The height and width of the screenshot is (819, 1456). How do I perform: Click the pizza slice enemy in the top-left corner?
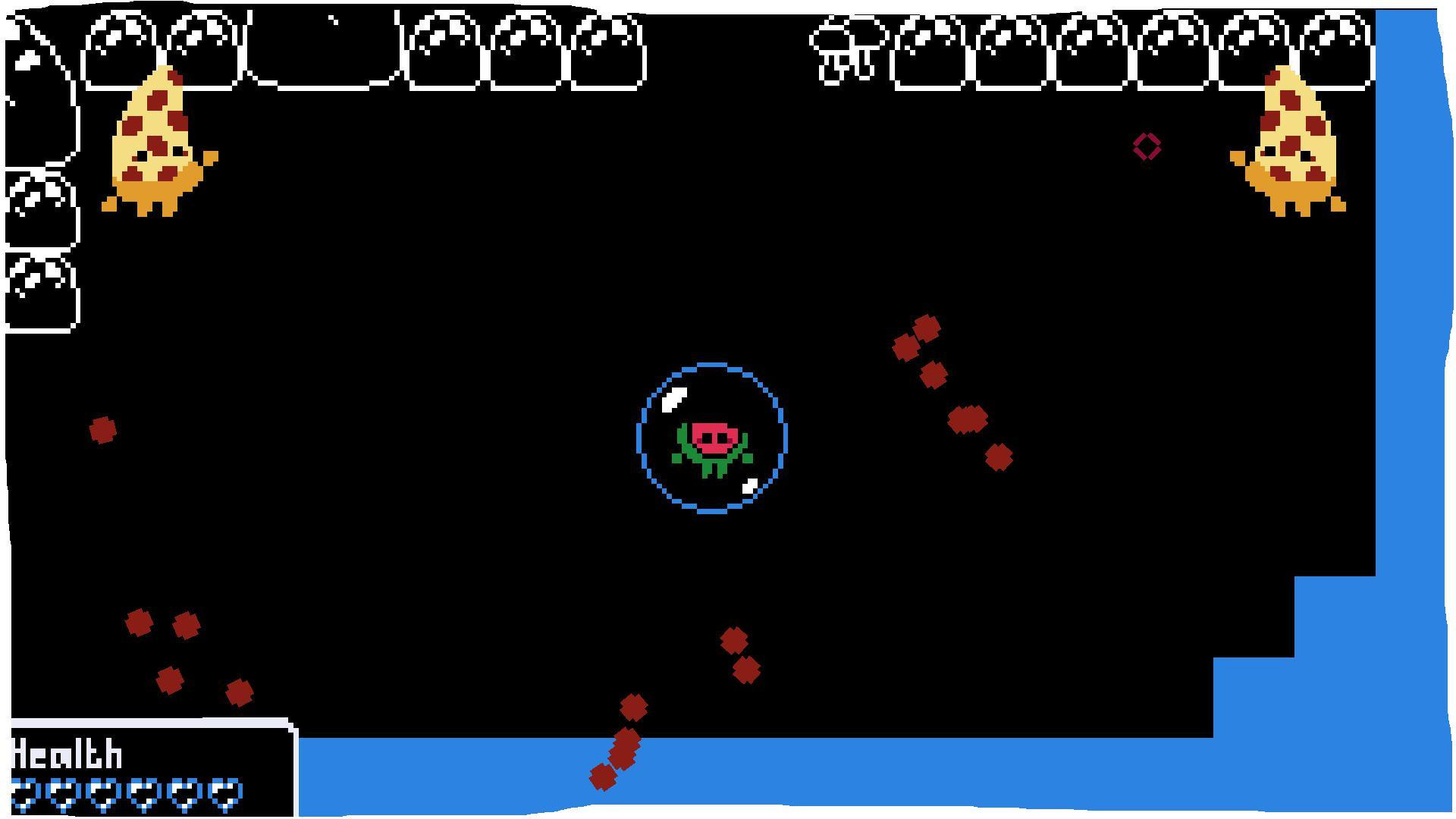pyautogui.click(x=155, y=140)
